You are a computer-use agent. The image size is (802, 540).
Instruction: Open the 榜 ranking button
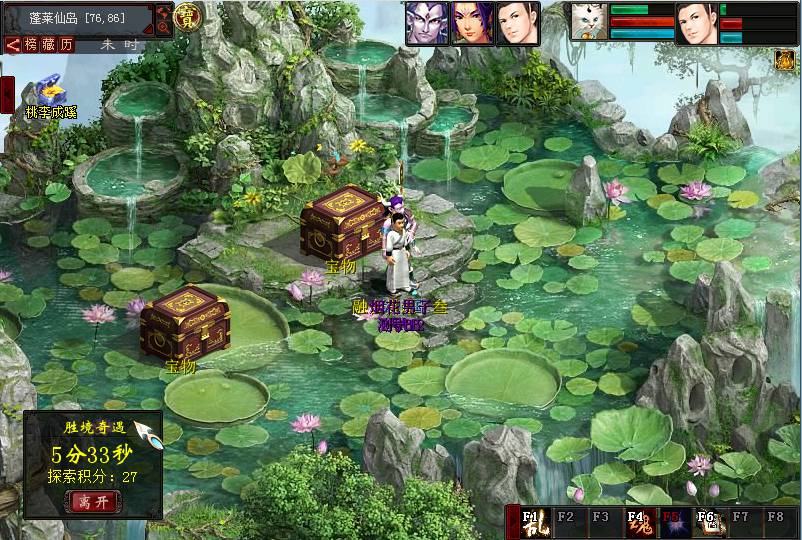31,45
